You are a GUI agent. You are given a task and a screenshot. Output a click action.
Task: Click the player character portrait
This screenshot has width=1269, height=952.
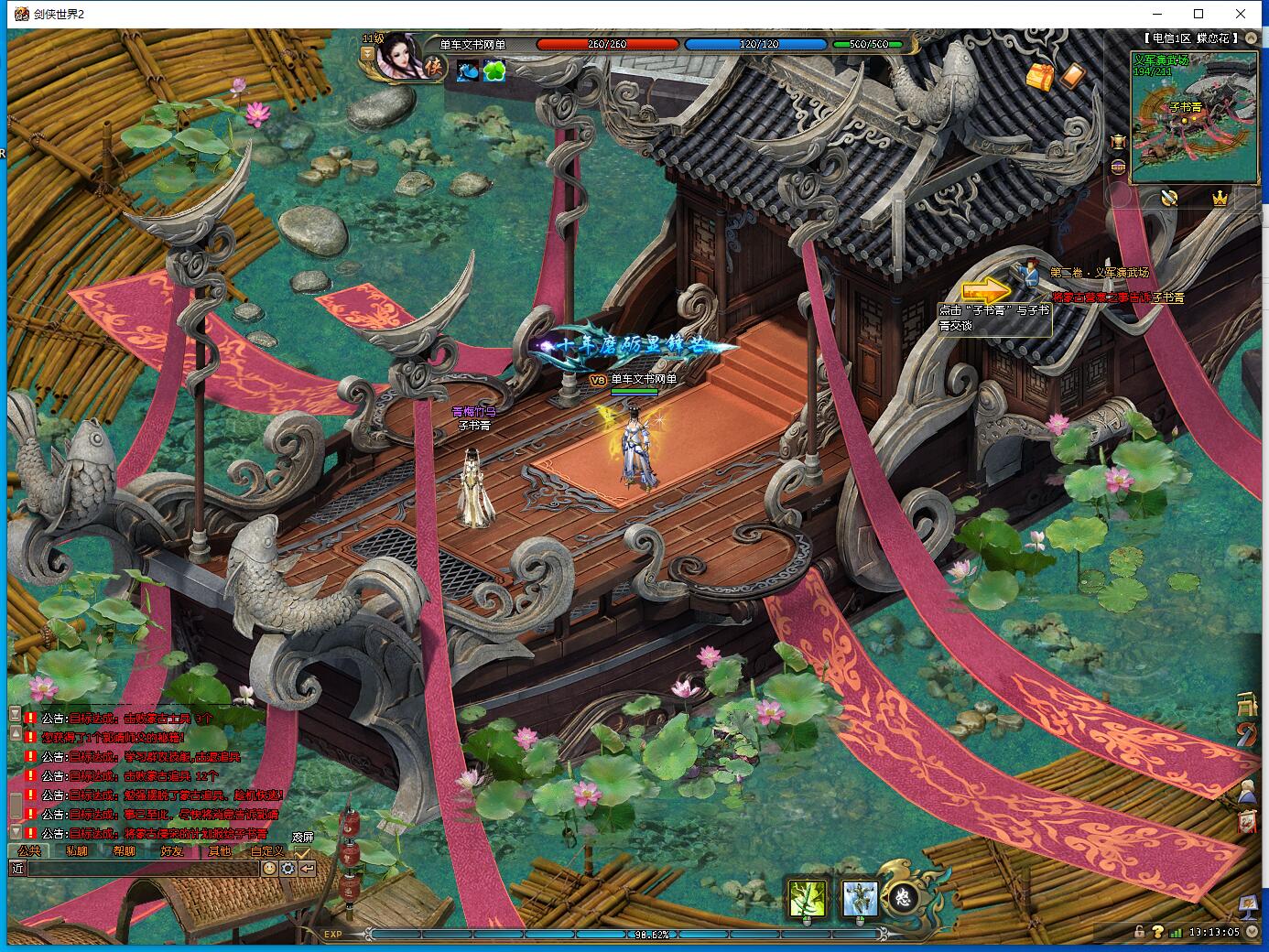click(400, 57)
